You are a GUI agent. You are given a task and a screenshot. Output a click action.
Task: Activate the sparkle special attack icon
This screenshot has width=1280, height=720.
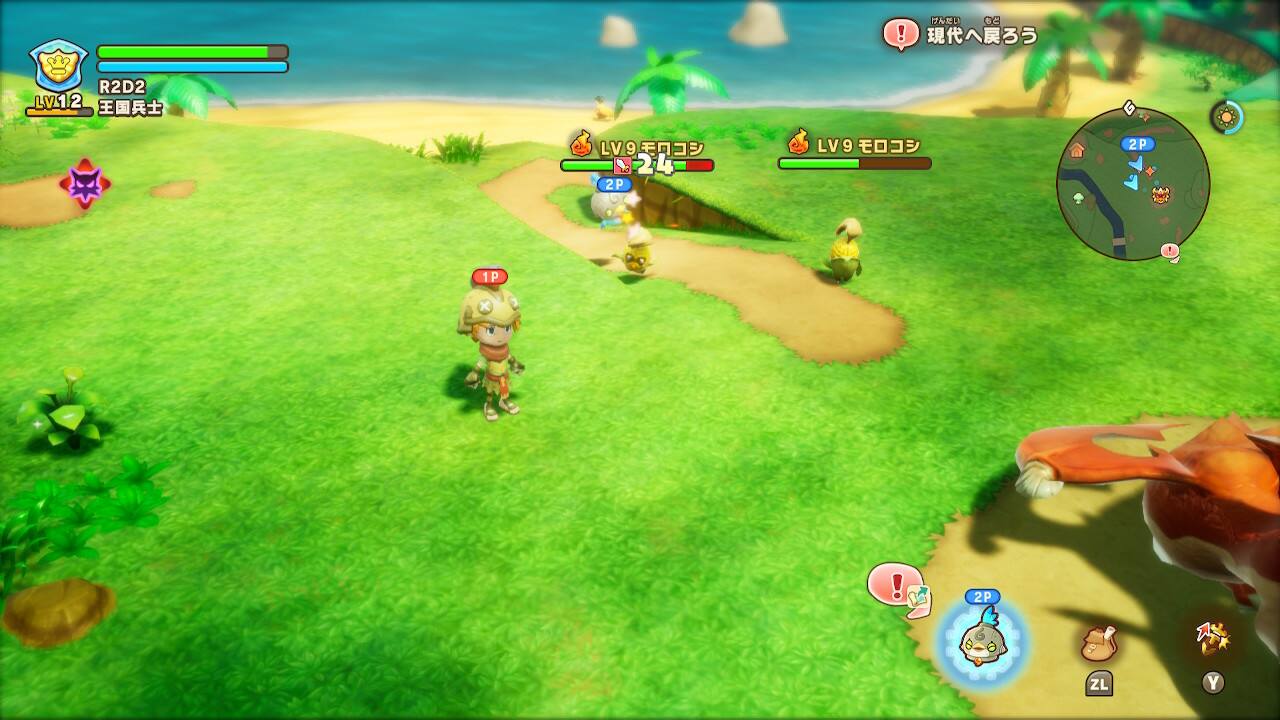tap(1212, 638)
